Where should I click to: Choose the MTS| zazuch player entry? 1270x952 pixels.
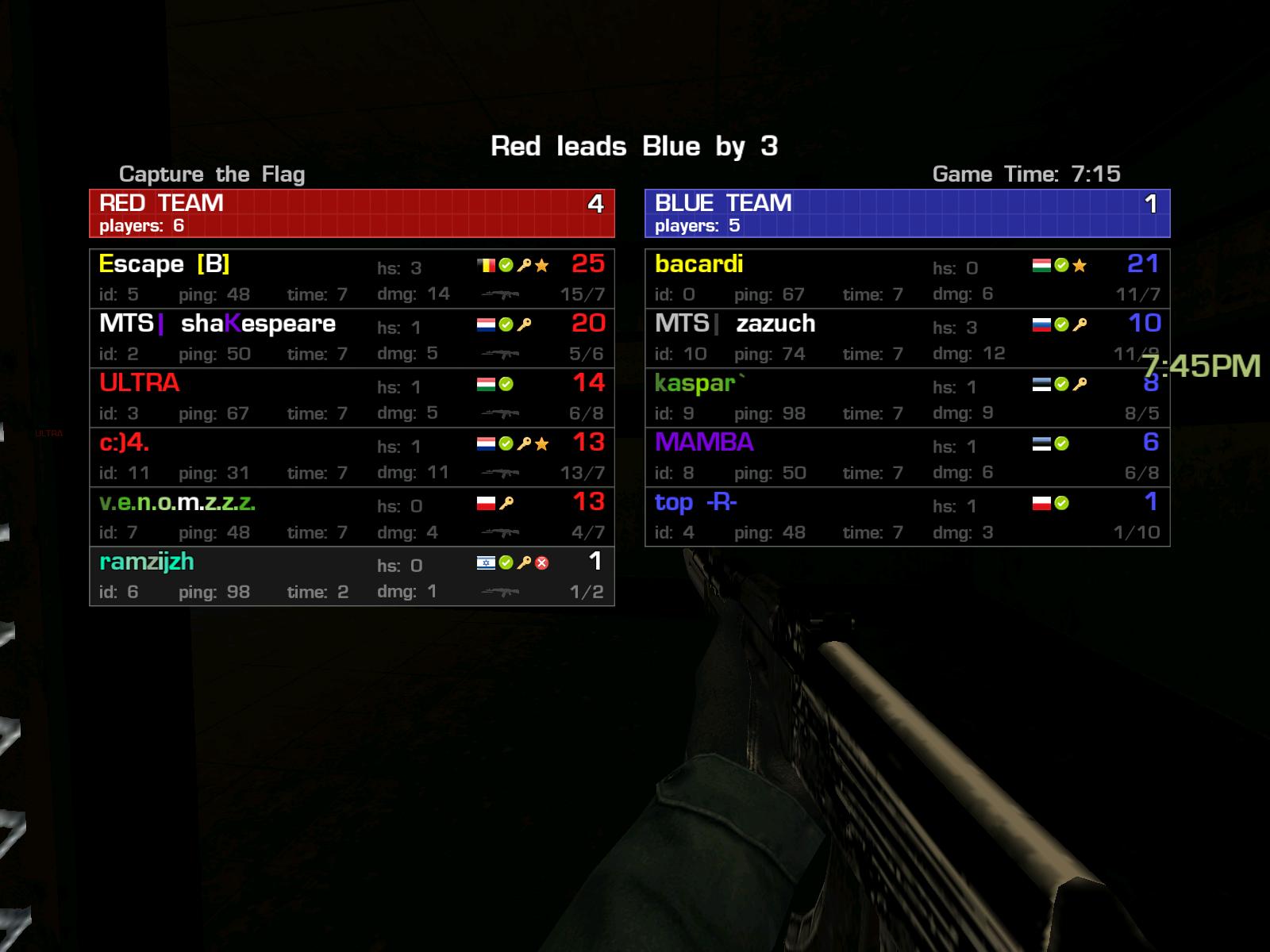pyautogui.click(x=907, y=338)
